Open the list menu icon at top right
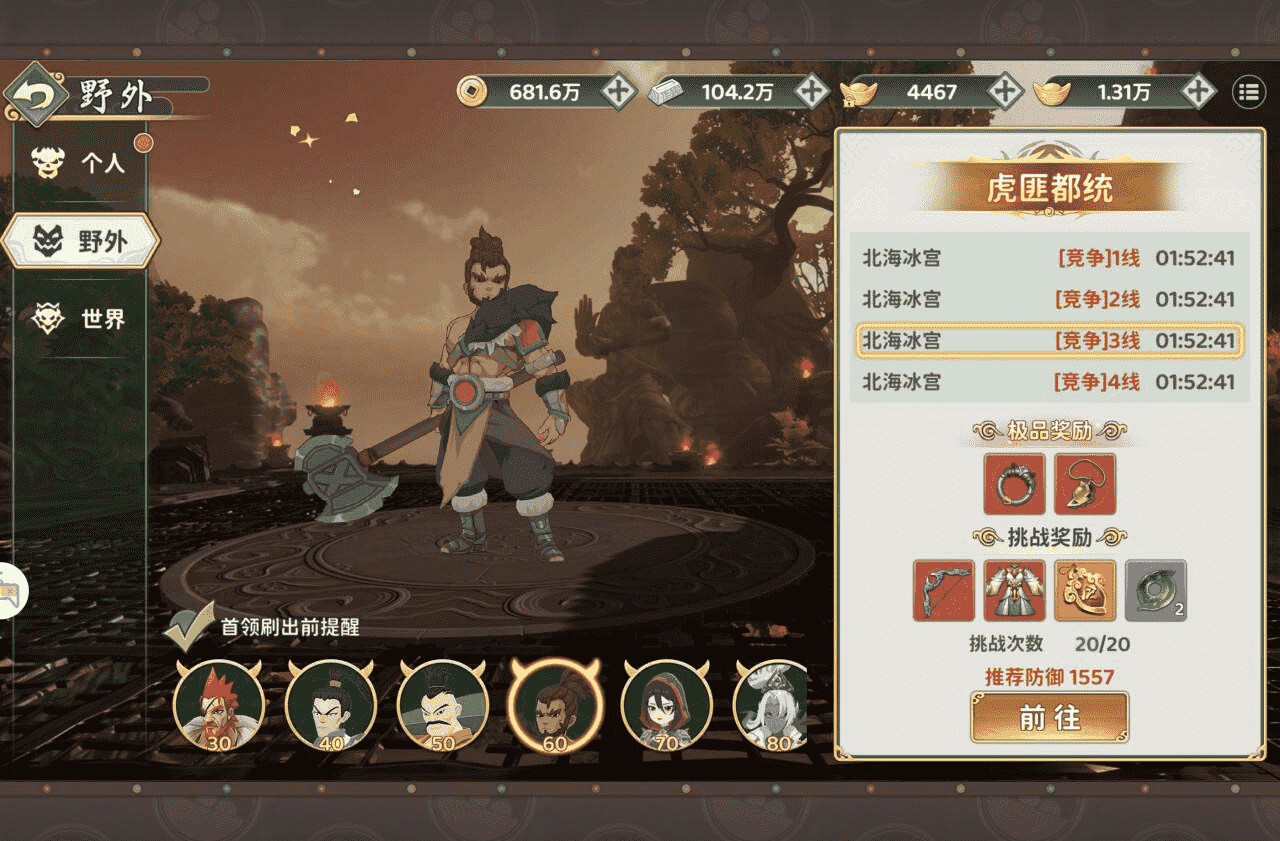The width and height of the screenshot is (1280, 841). 1245,92
